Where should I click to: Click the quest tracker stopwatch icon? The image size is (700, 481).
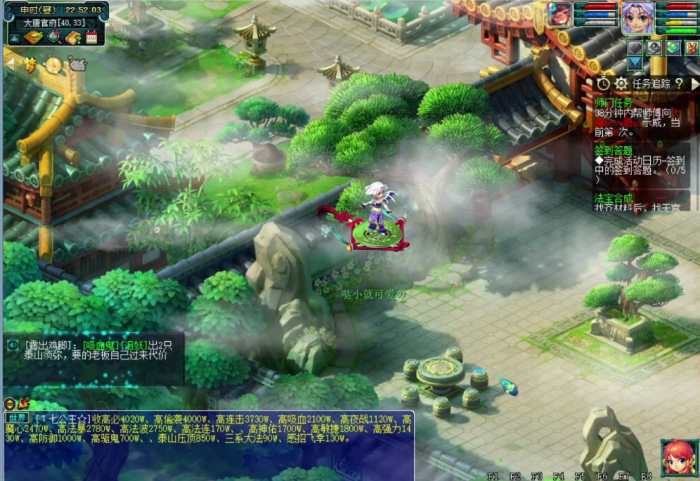pos(603,84)
